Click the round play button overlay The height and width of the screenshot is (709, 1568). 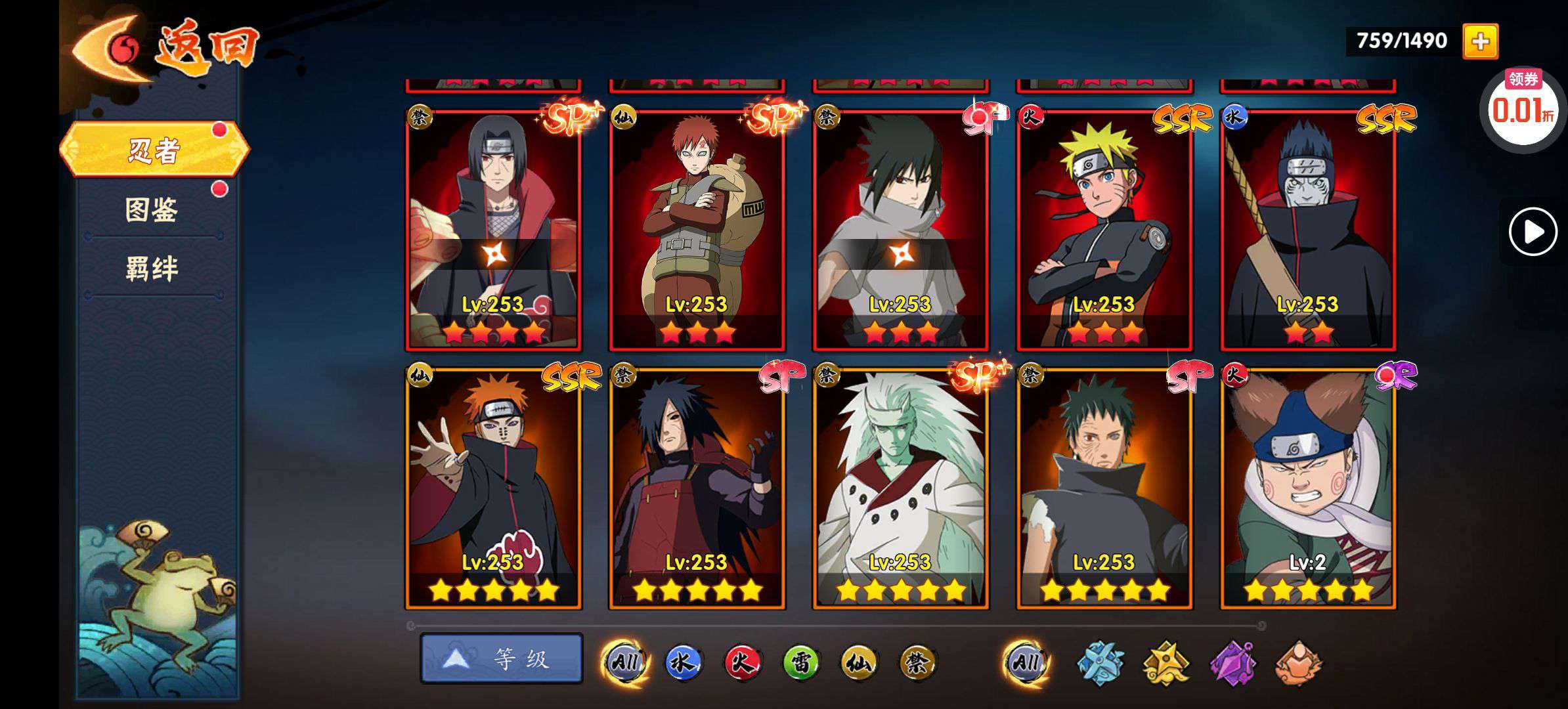point(1533,231)
